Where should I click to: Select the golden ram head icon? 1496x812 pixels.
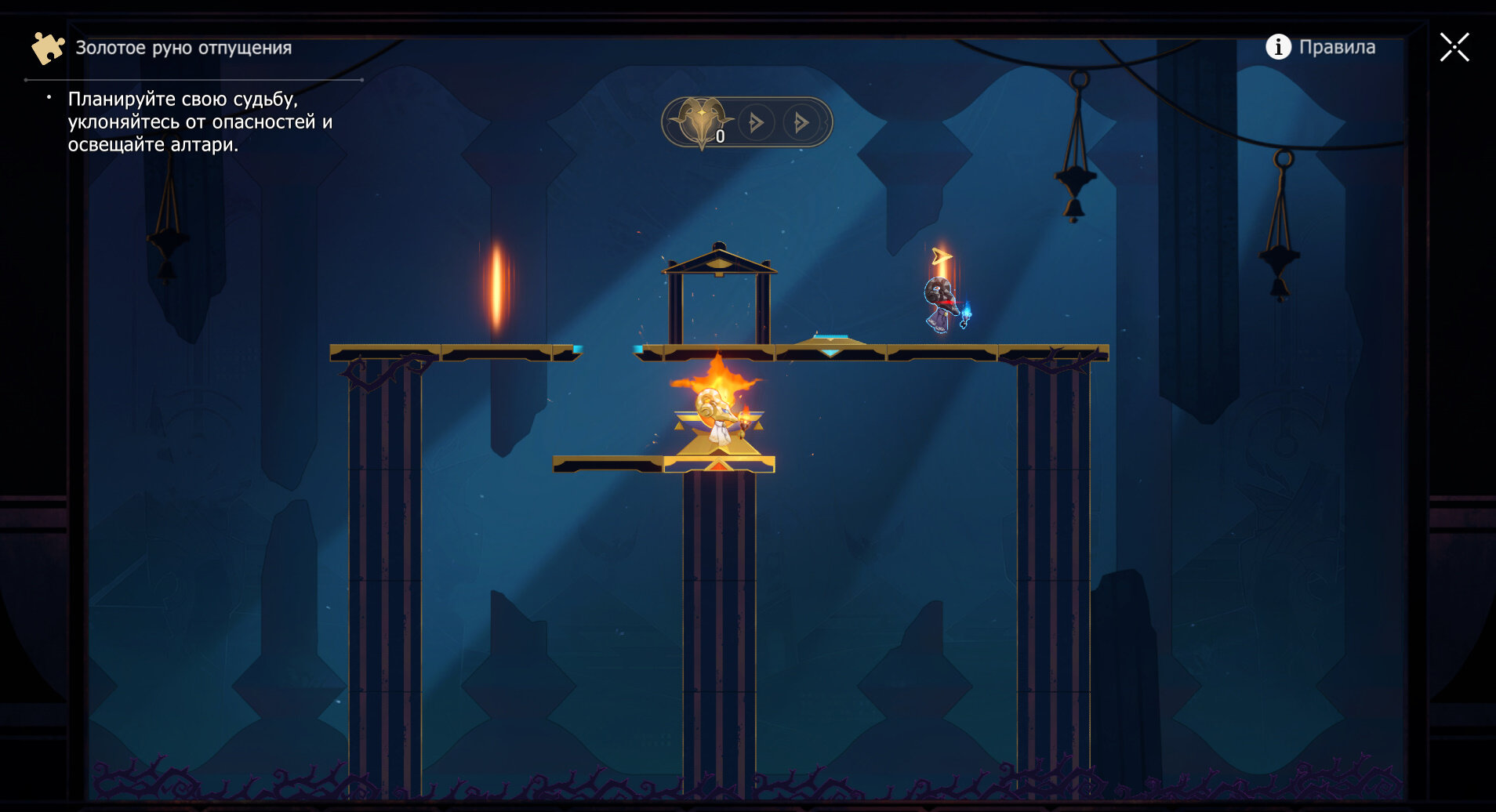coord(701,121)
